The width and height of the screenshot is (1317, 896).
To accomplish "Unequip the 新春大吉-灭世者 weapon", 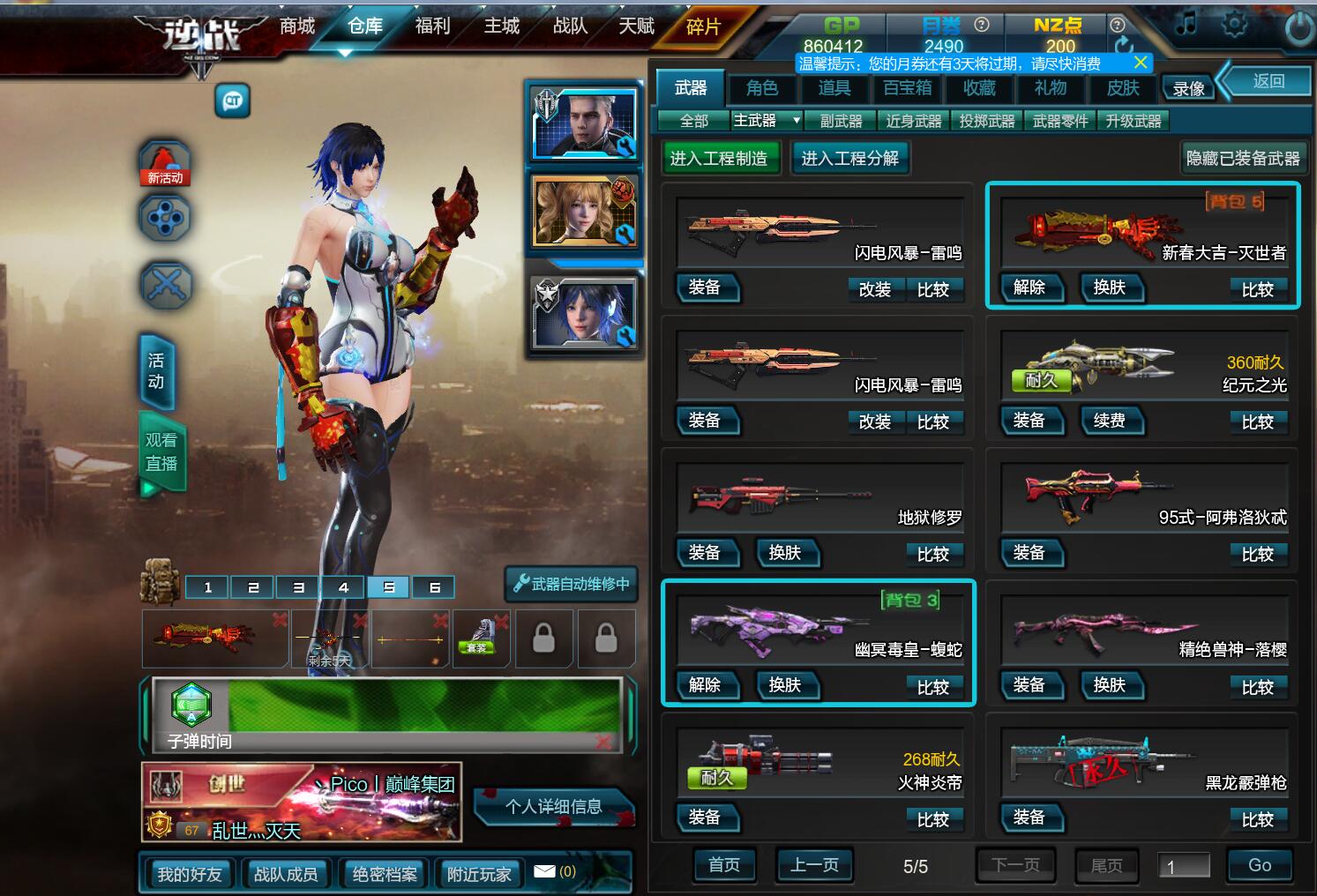I will click(x=1029, y=287).
